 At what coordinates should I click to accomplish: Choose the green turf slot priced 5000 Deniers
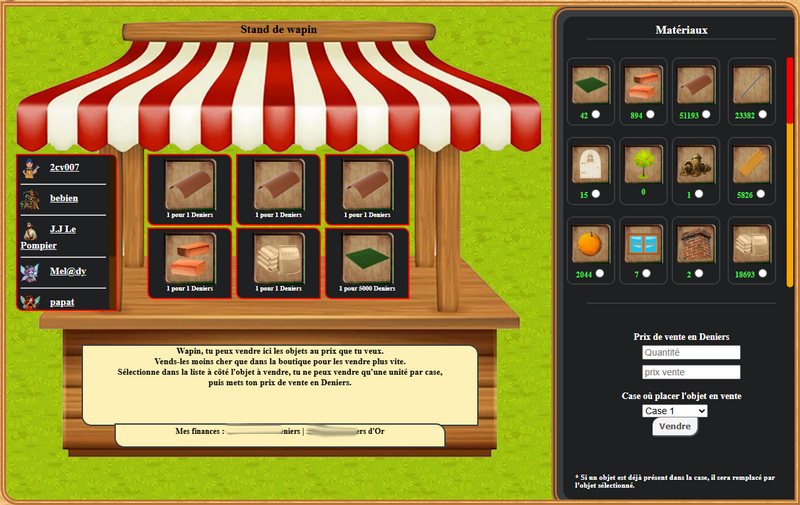coord(367,263)
